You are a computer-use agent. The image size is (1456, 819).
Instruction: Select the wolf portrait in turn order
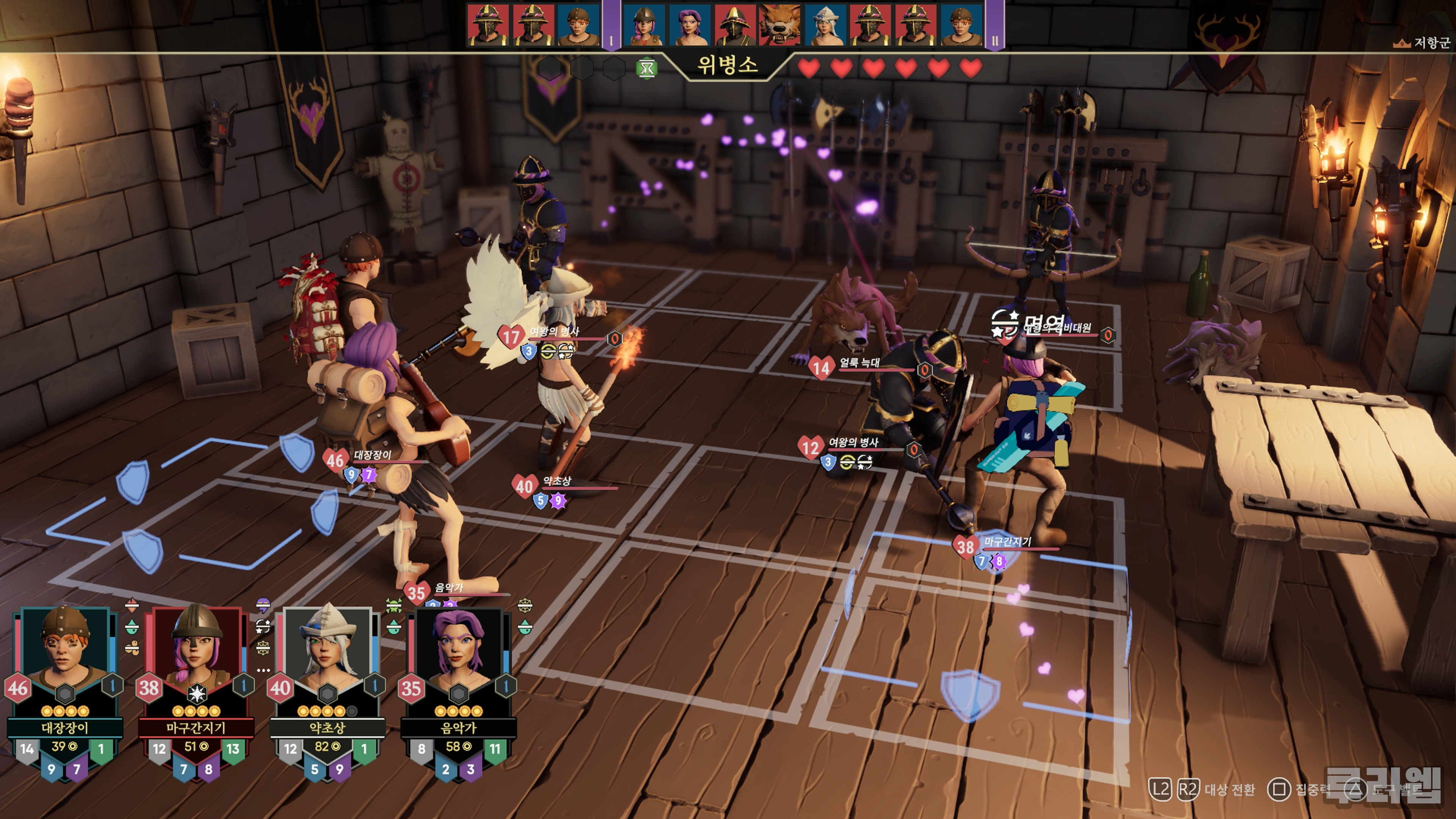click(780, 25)
